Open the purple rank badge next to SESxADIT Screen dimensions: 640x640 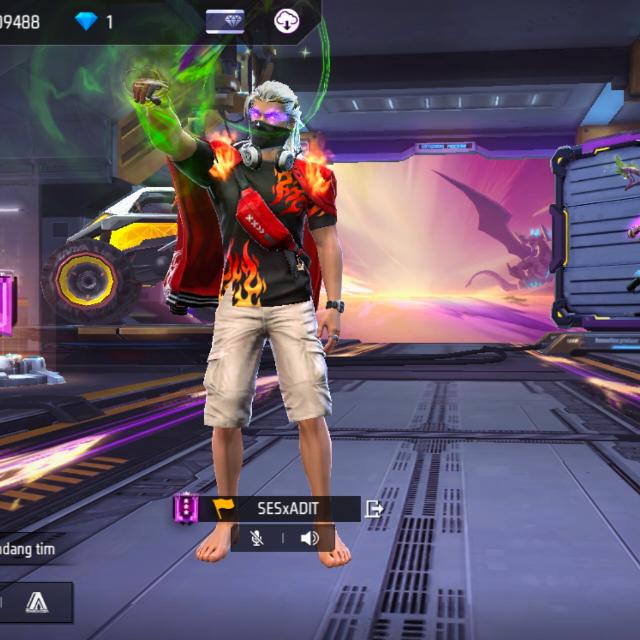coord(185,509)
